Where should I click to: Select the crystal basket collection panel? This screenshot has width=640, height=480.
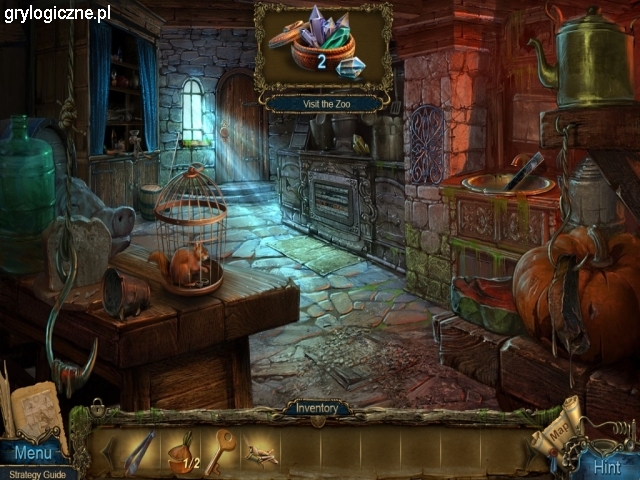click(x=323, y=48)
